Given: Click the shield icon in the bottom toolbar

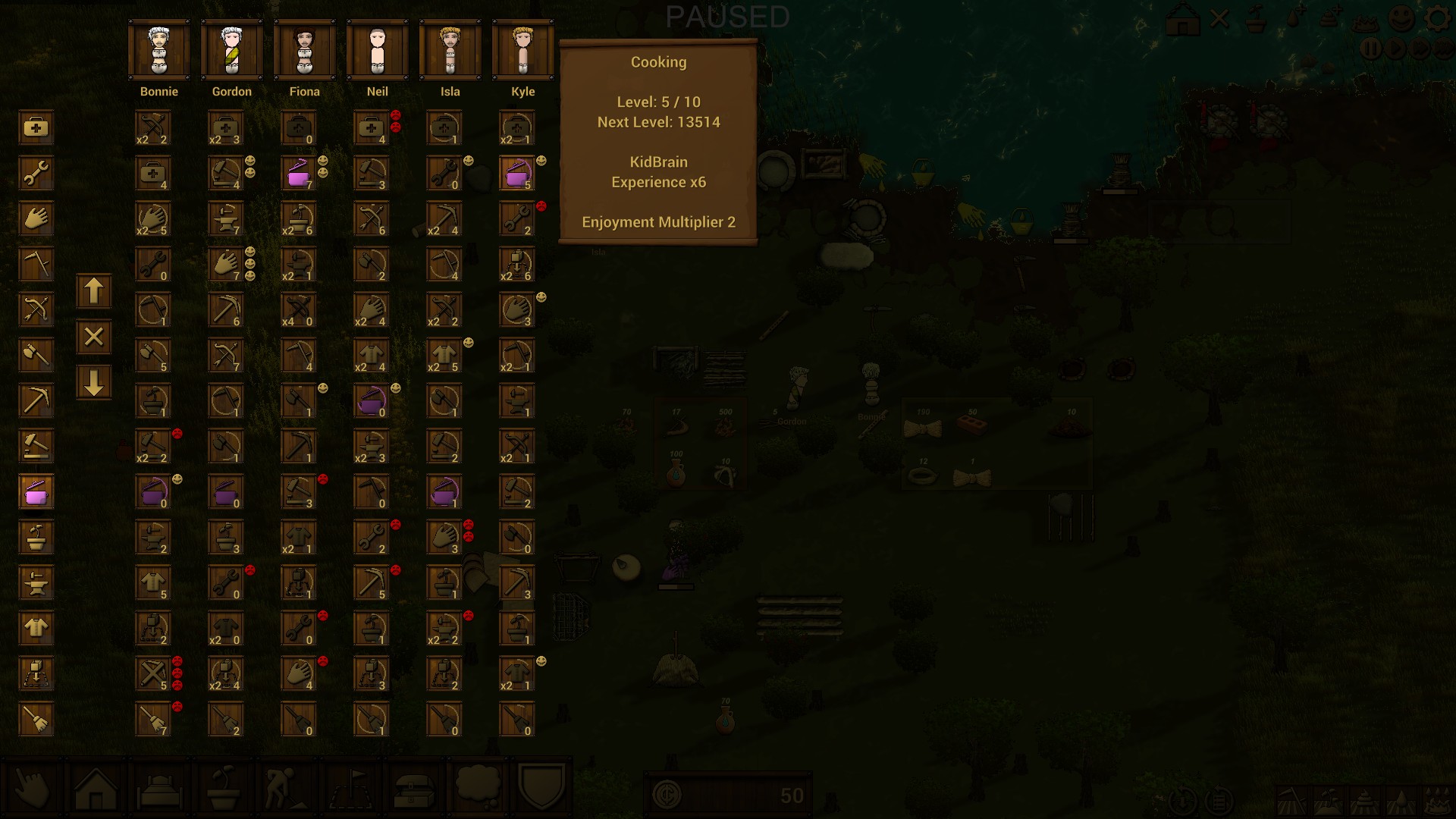Looking at the screenshot, I should (541, 789).
